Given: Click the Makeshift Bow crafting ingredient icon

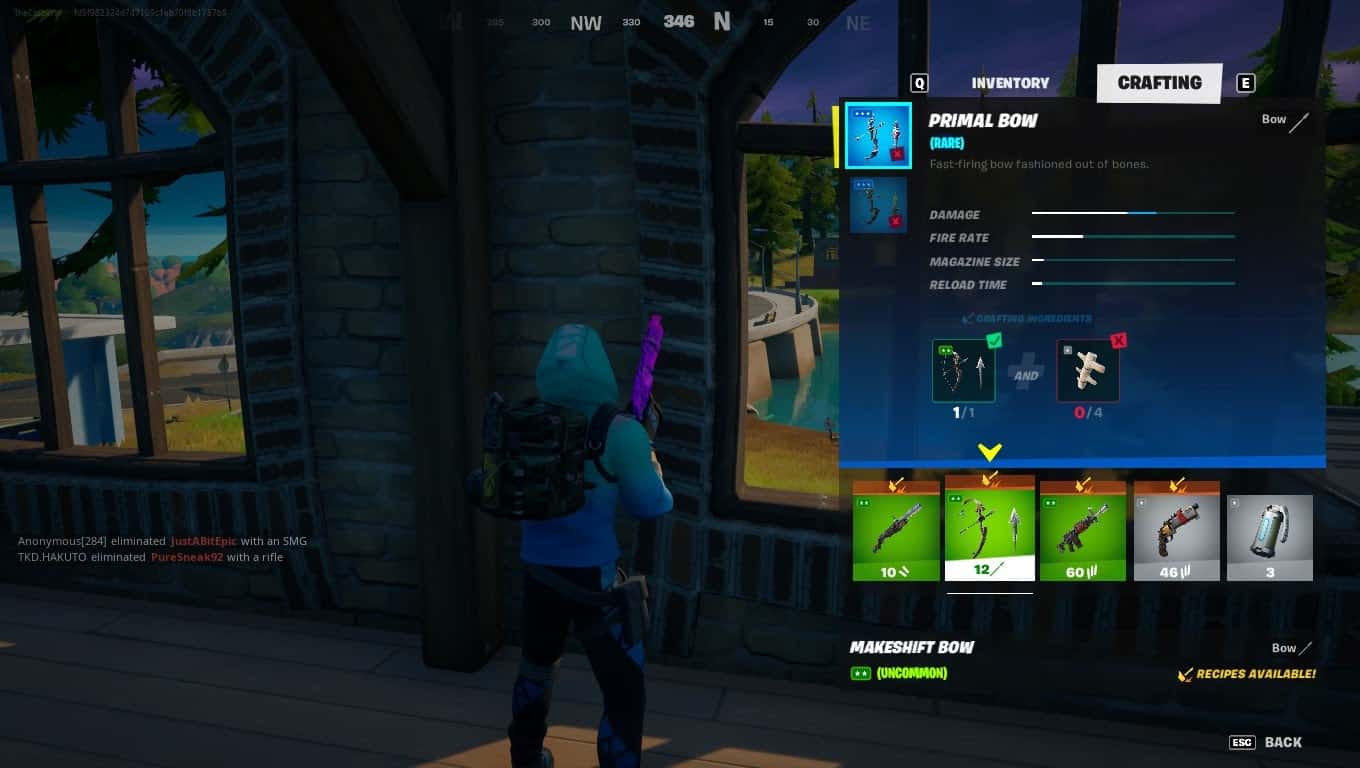Looking at the screenshot, I should (963, 370).
